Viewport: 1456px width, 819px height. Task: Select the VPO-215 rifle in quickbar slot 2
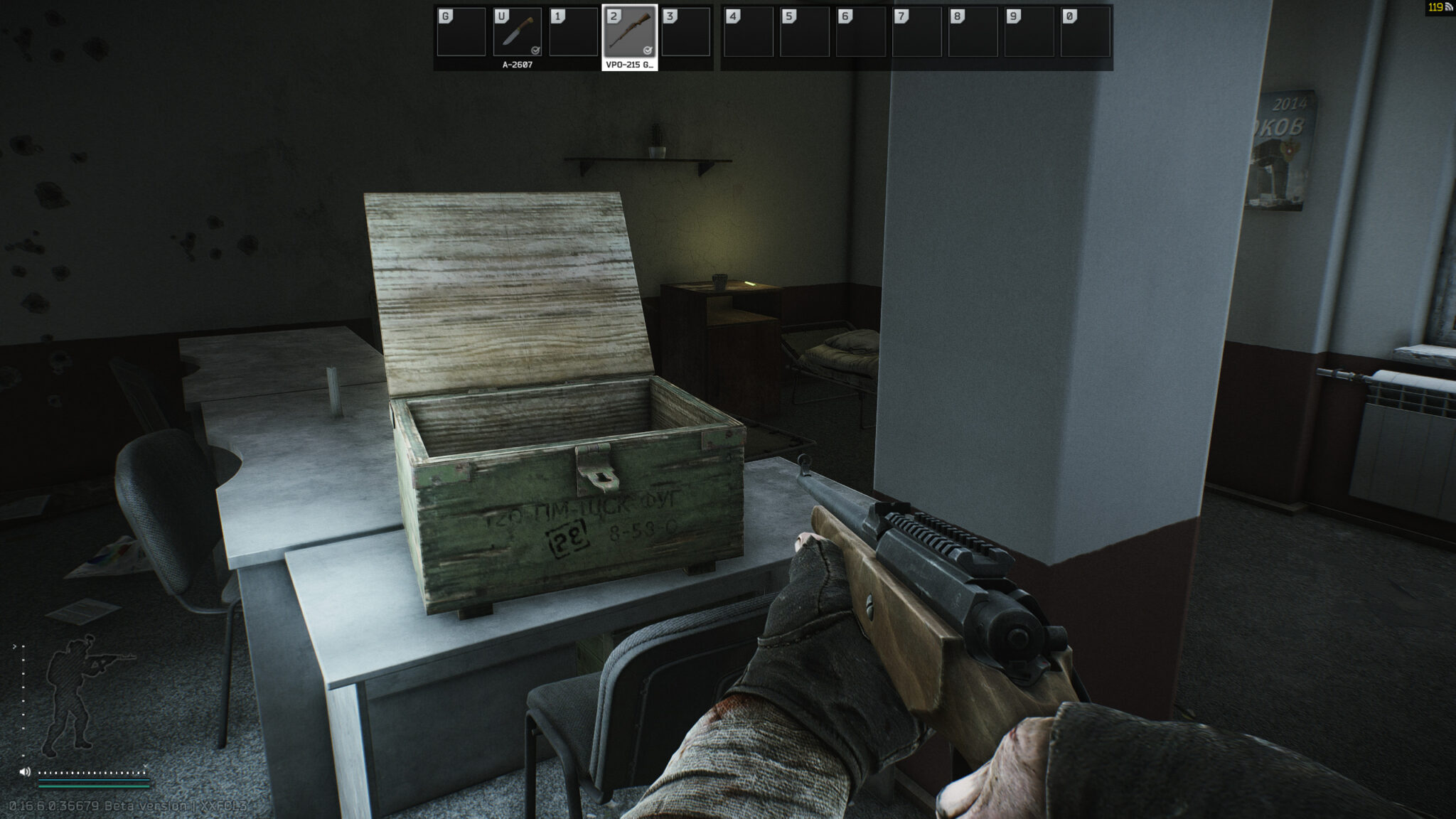628,33
